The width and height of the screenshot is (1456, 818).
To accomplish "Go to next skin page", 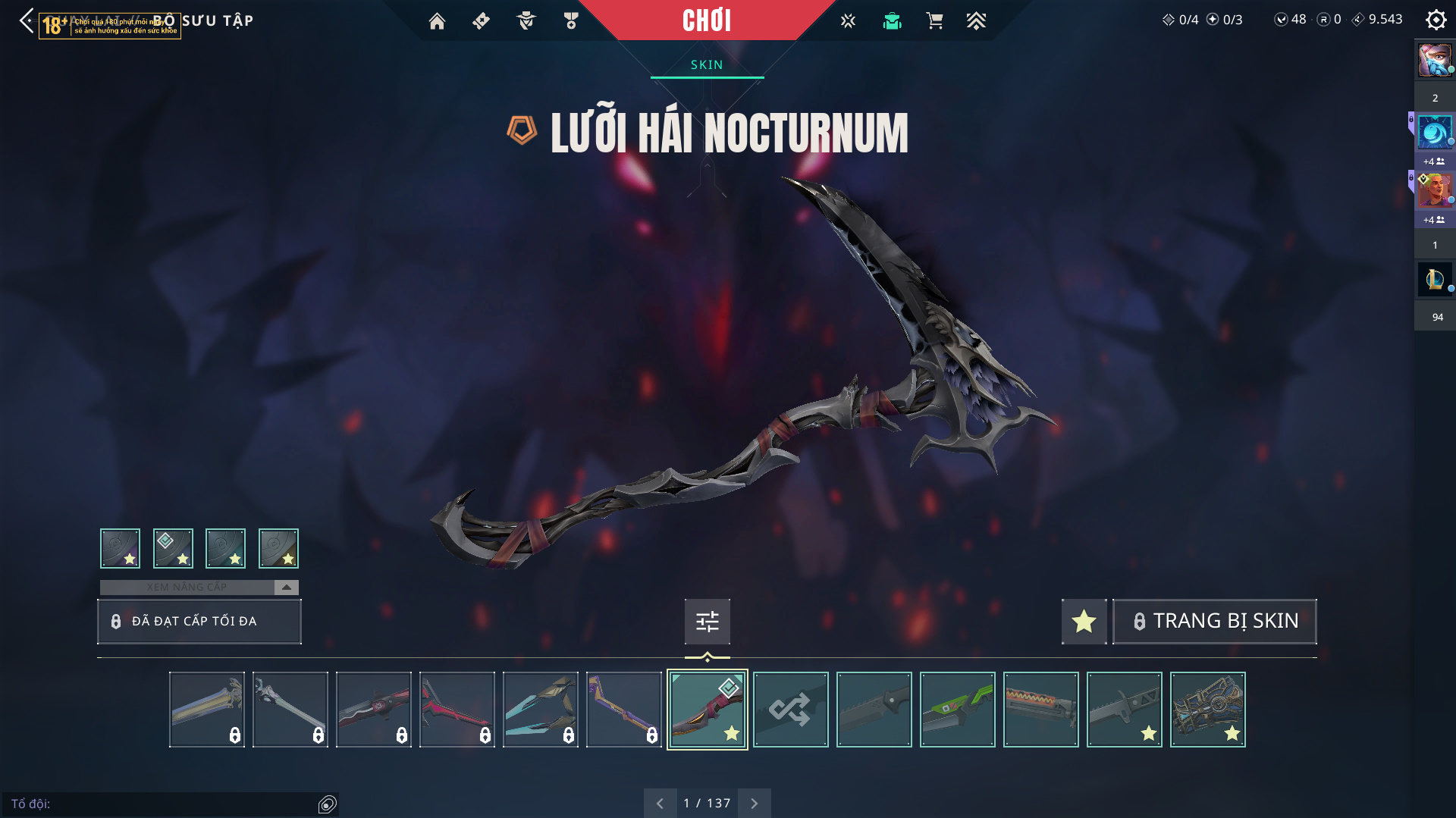I will click(754, 803).
